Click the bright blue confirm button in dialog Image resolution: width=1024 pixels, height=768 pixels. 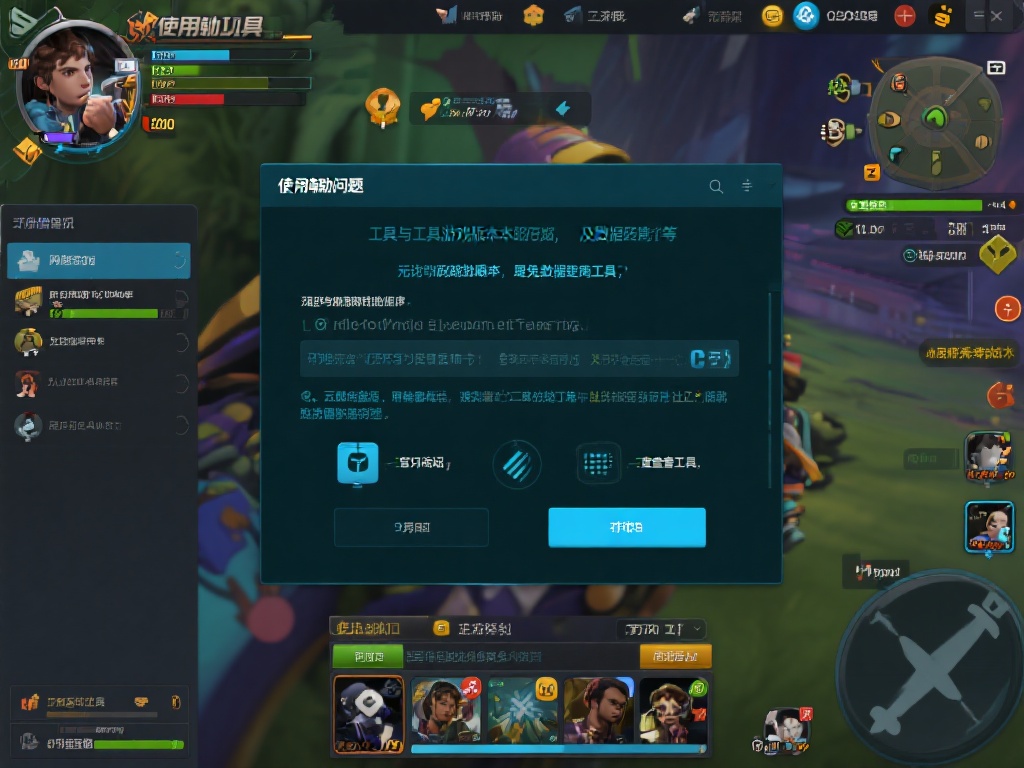626,527
